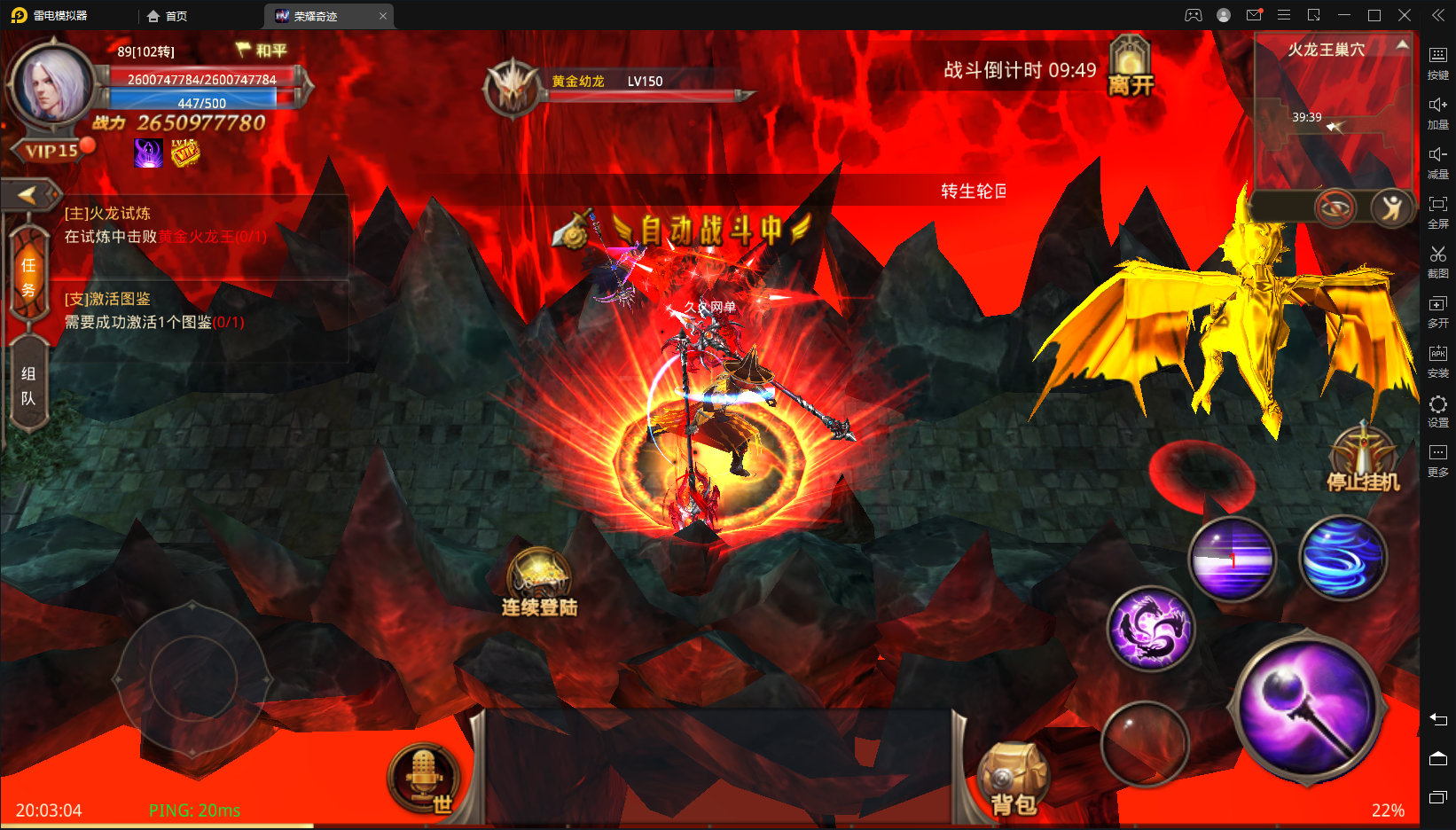Screen dimensions: 1456x830
Task: Claim the 连续登陆 login reward
Action: pyautogui.click(x=539, y=581)
